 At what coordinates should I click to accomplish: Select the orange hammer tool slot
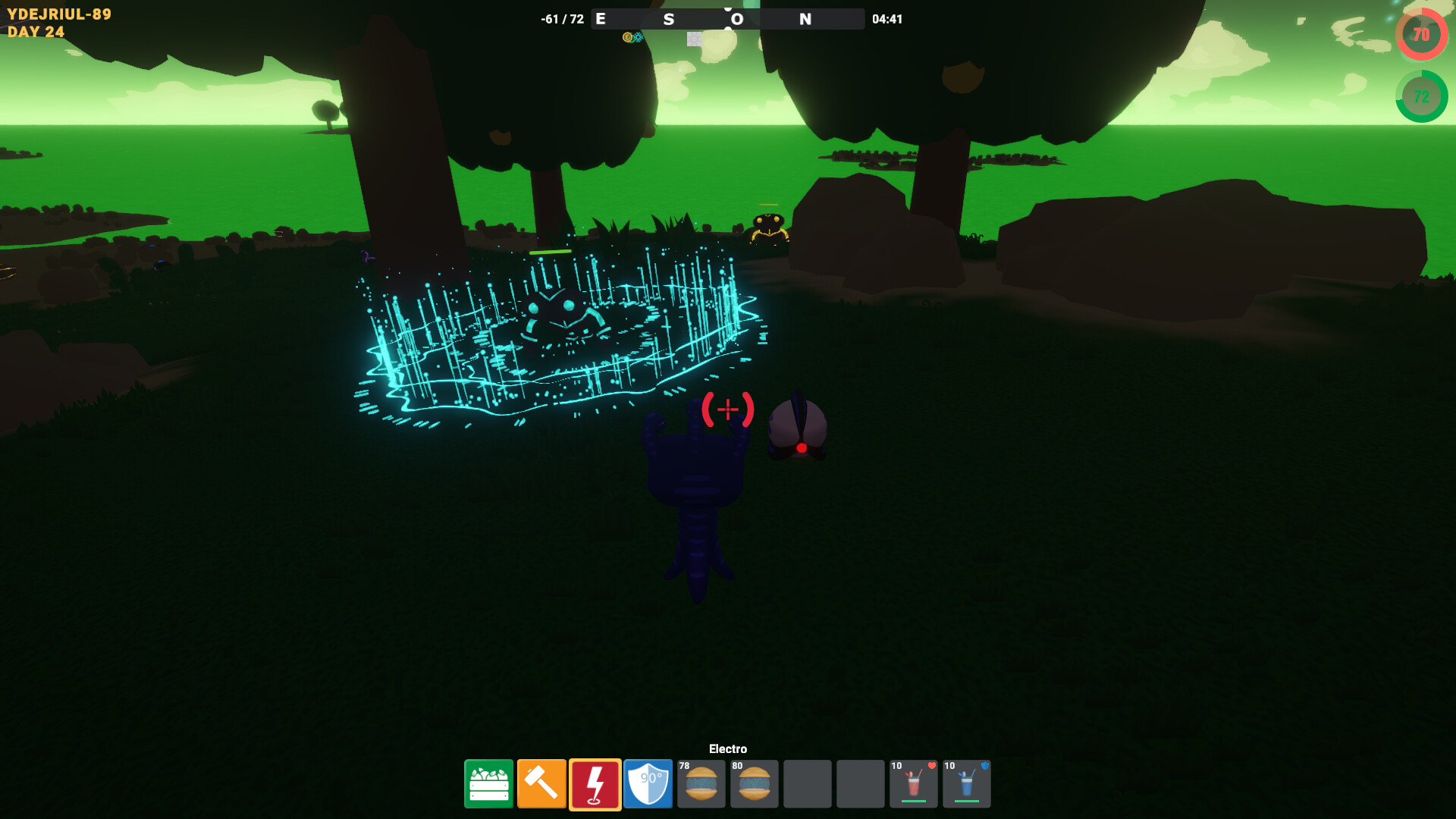coord(541,784)
